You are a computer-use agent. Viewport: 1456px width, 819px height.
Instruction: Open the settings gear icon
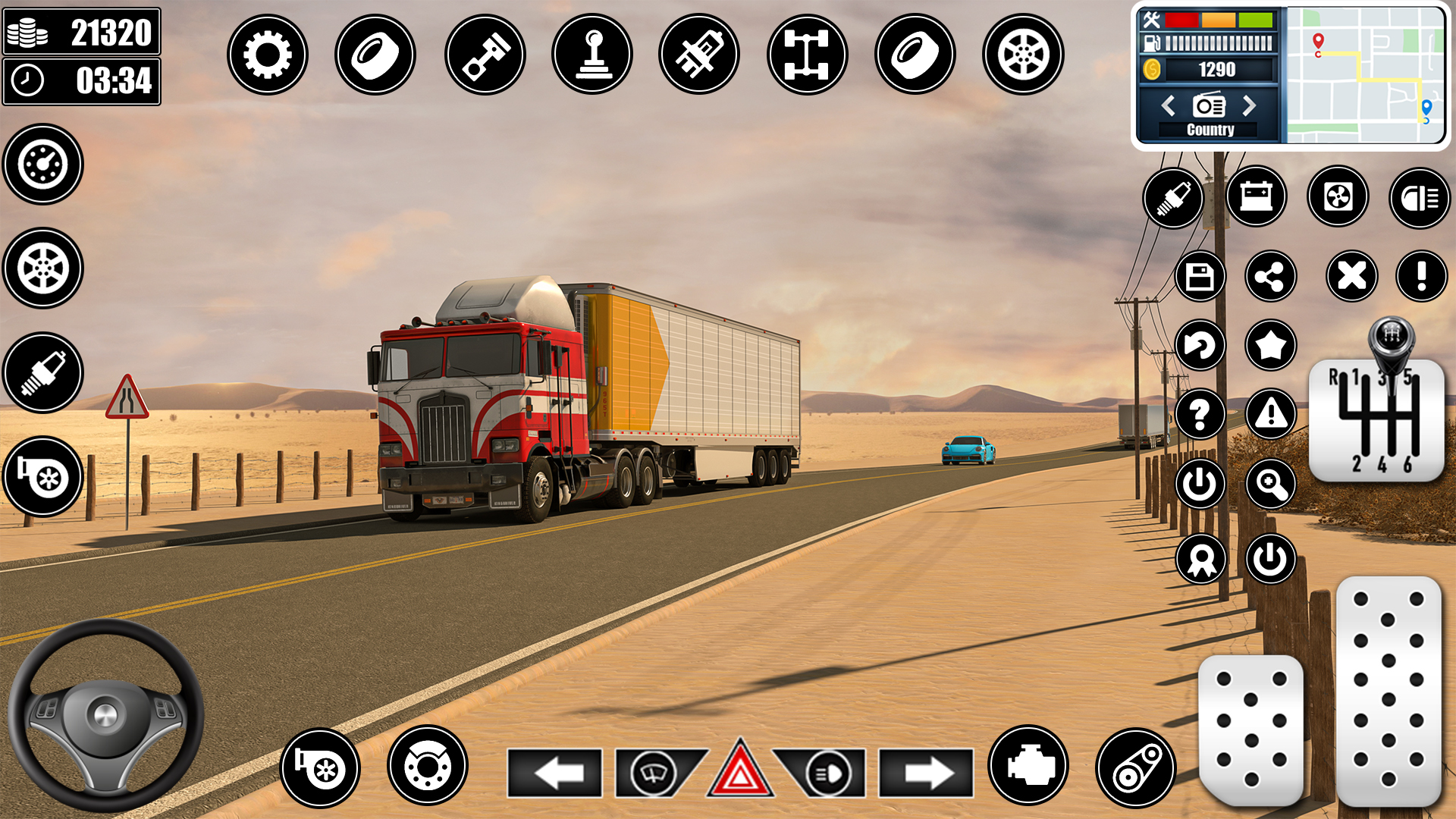click(x=267, y=53)
